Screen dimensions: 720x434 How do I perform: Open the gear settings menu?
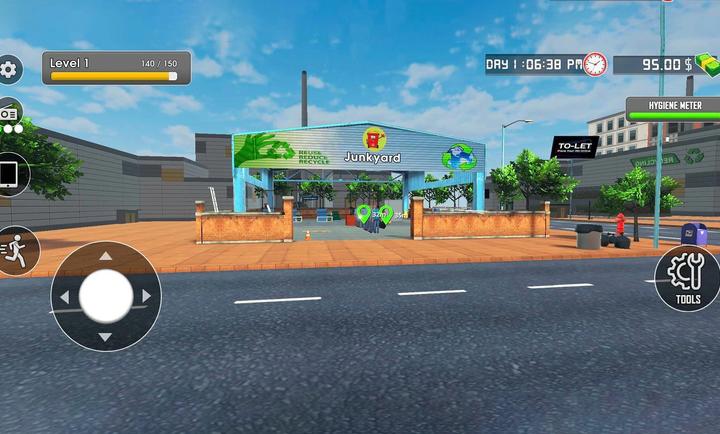pos(9,70)
